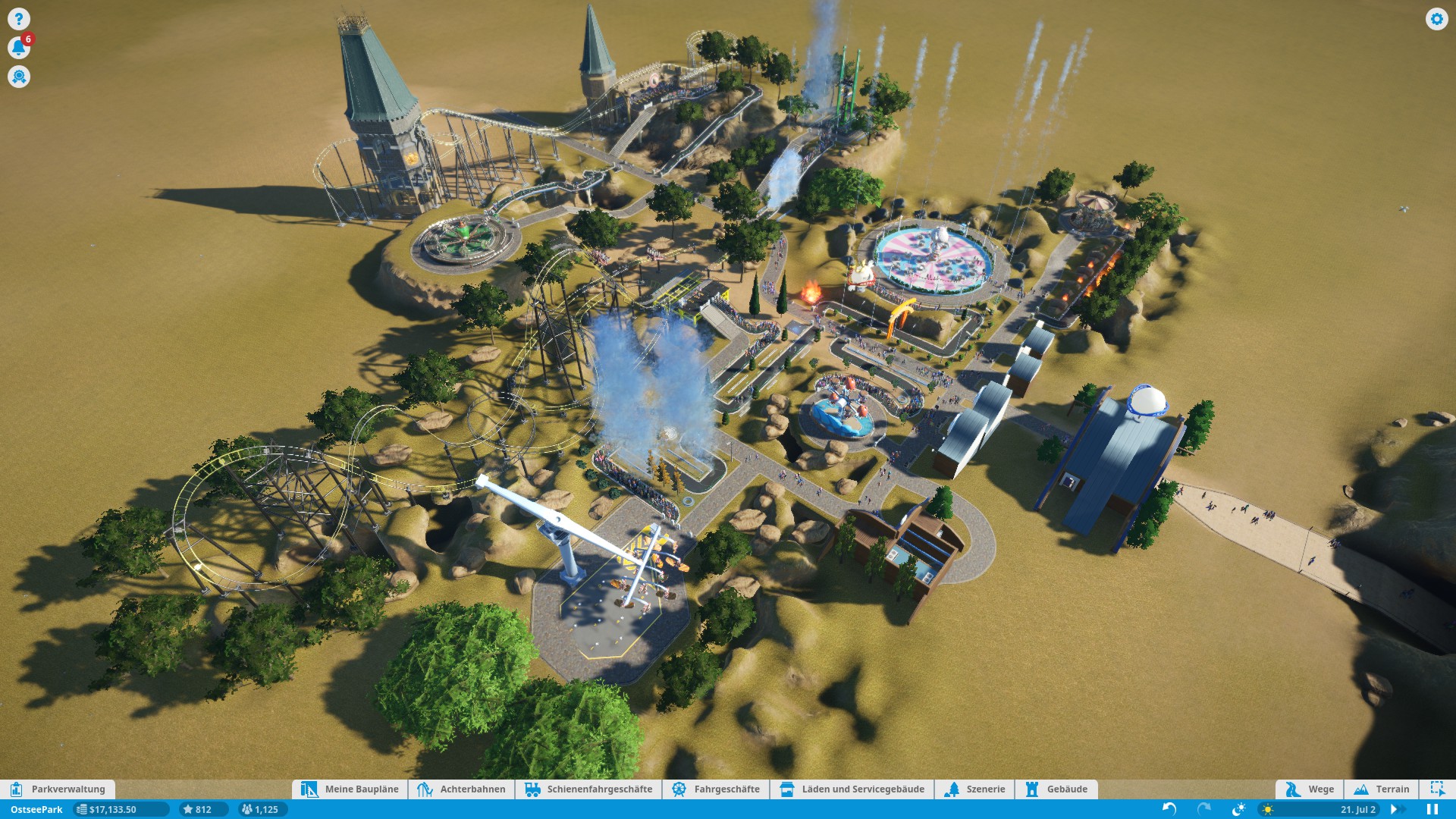Screen dimensions: 1456x819
Task: Open the Meine Baupläne tab
Action: pos(350,789)
